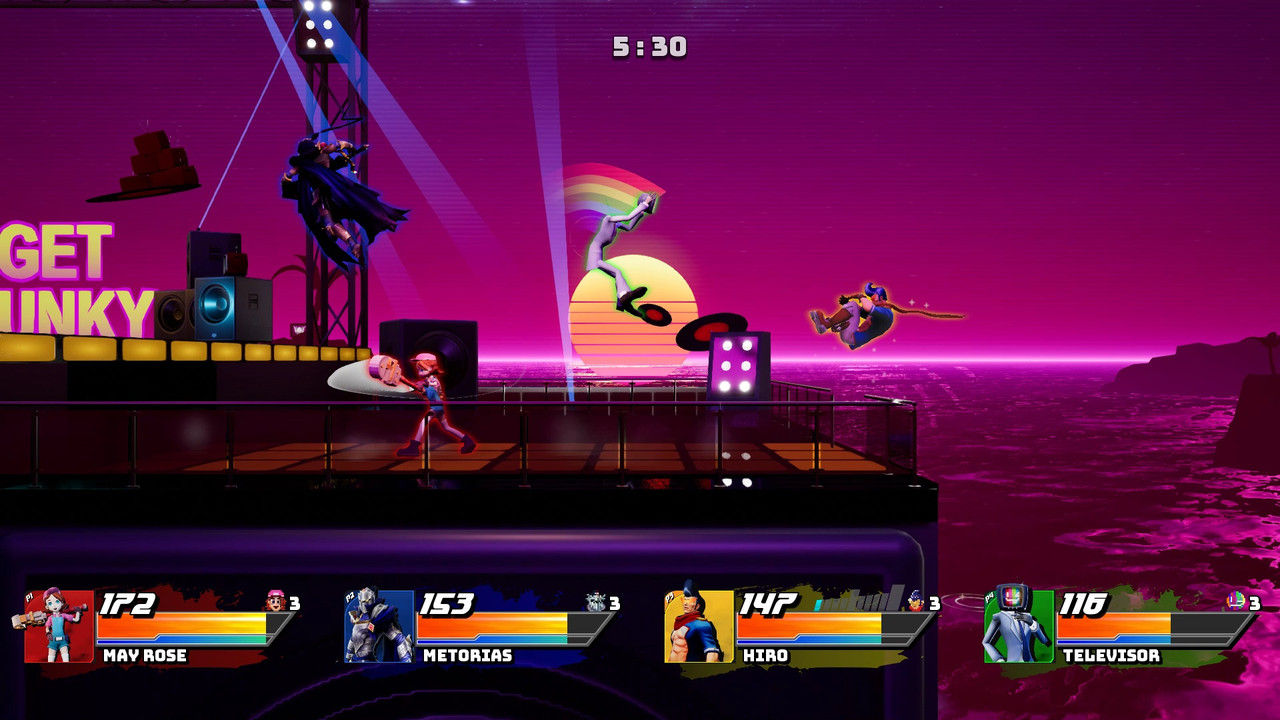This screenshot has width=1280, height=720.
Task: Click the Metorias player portrait
Action: pos(379,626)
